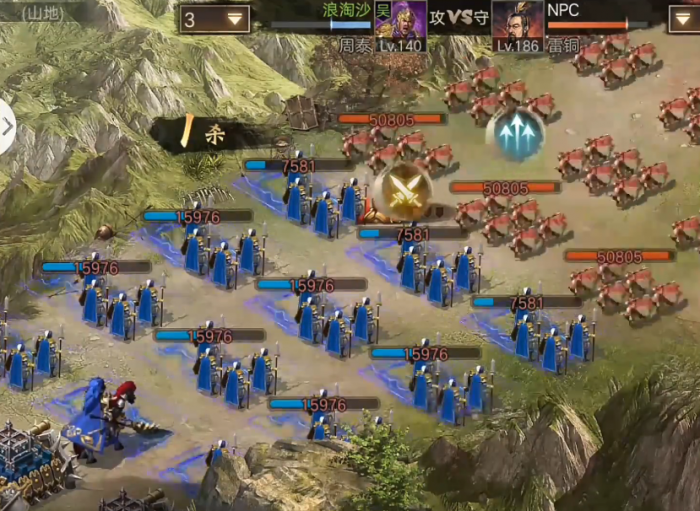Open the dropdown showing number 3

pyautogui.click(x=215, y=19)
